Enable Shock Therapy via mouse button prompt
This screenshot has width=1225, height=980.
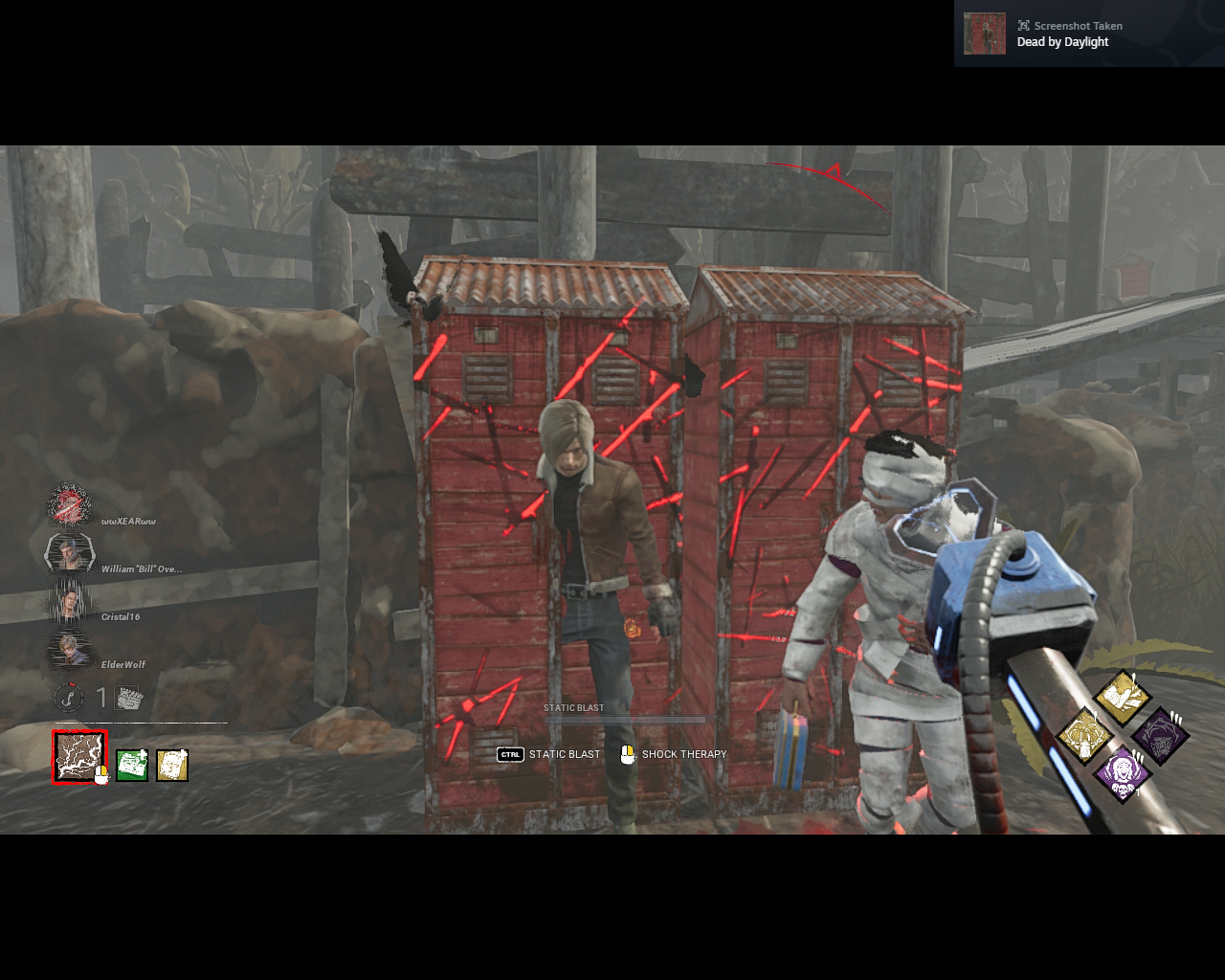click(x=630, y=754)
